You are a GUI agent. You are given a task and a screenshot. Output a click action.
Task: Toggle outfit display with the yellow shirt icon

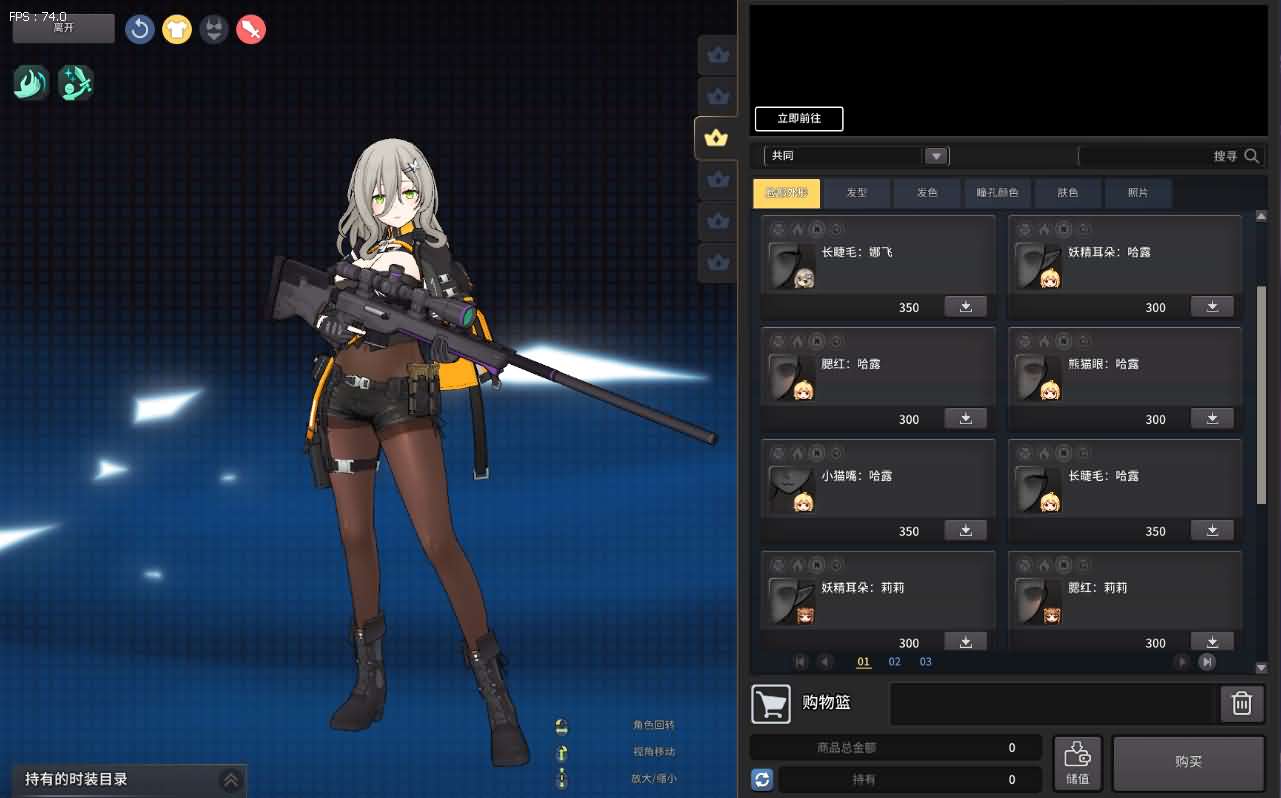177,29
